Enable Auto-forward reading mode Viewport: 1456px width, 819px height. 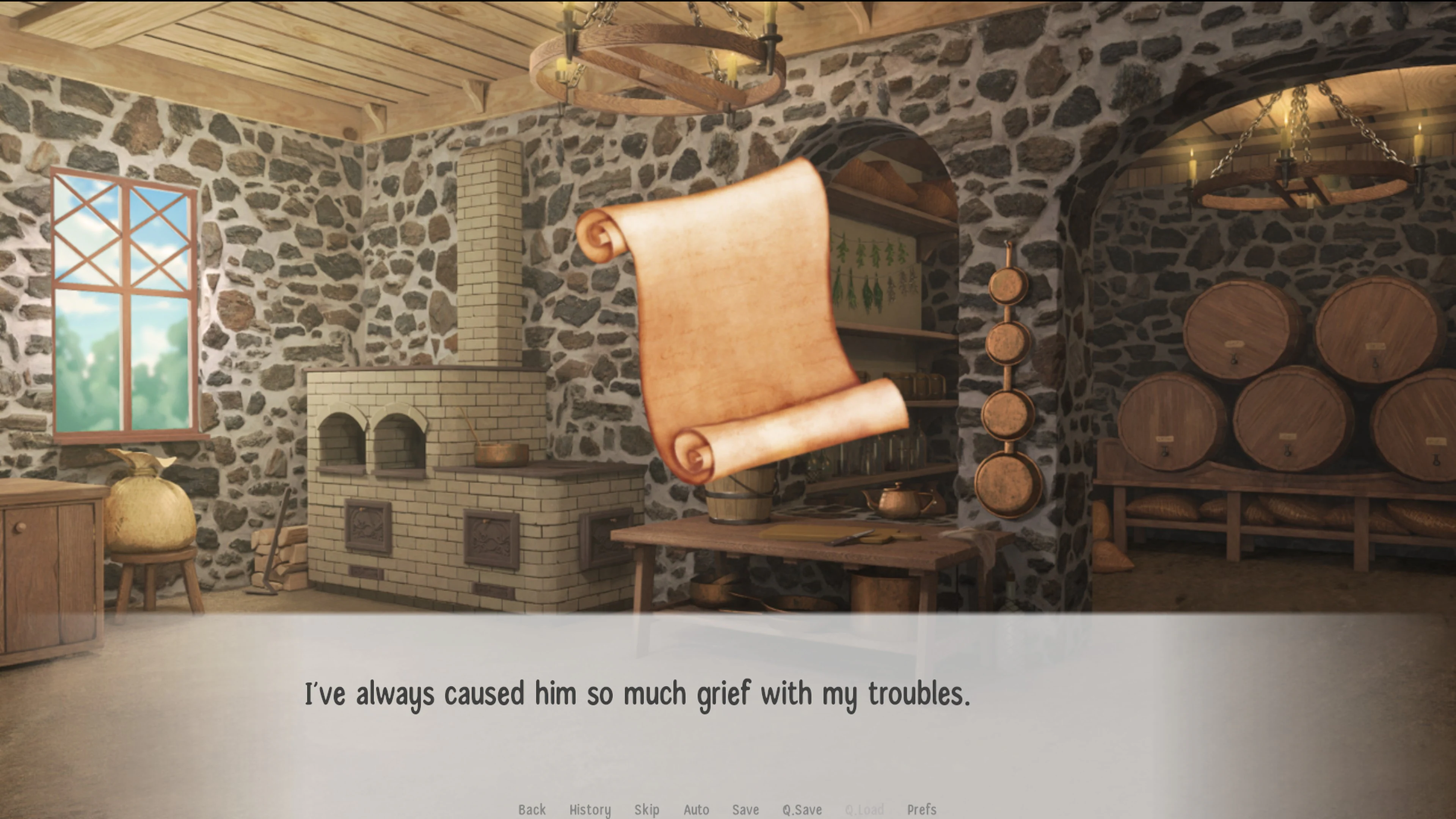(x=697, y=810)
